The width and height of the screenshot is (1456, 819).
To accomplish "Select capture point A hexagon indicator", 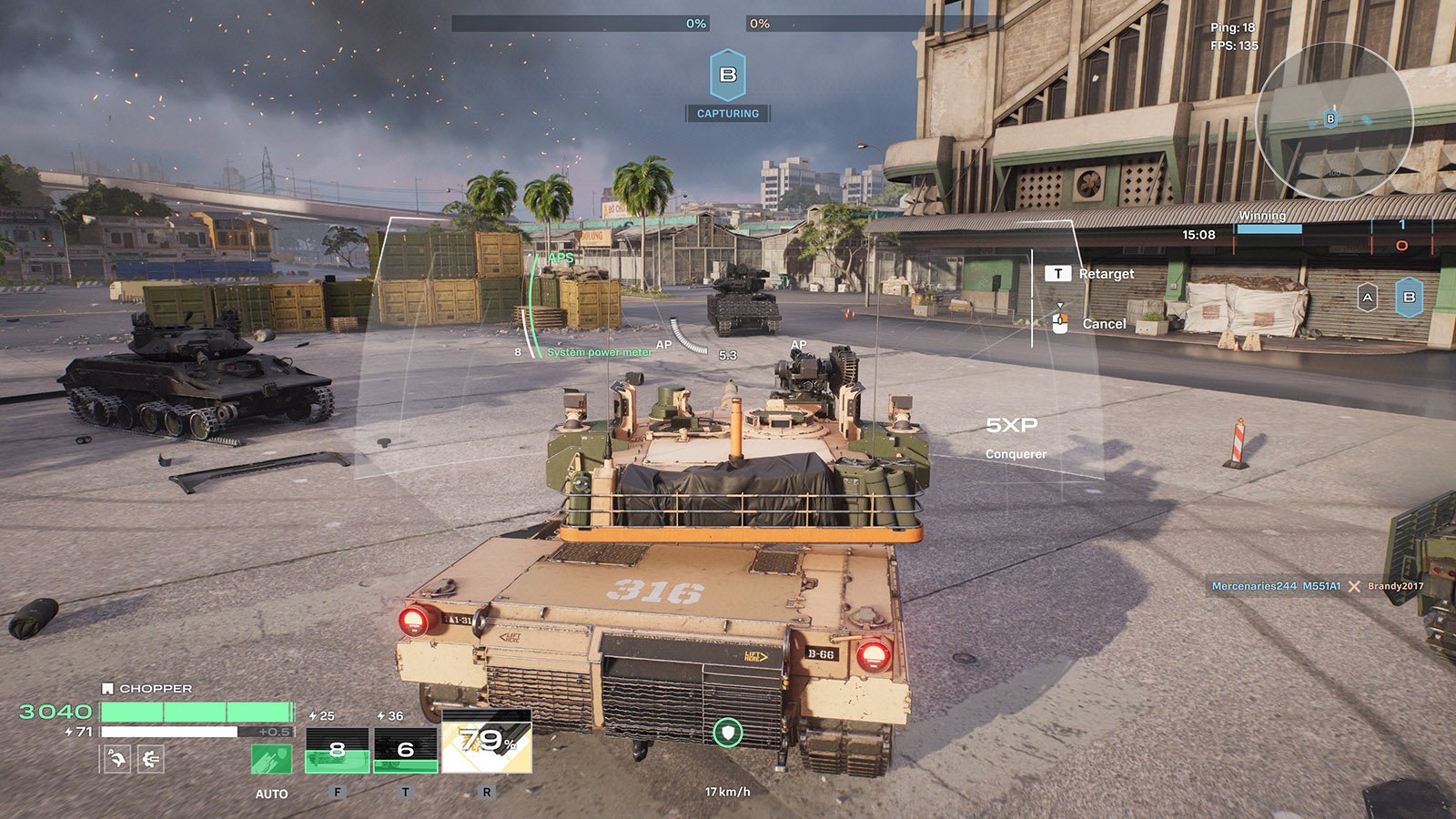I will pyautogui.click(x=1367, y=298).
